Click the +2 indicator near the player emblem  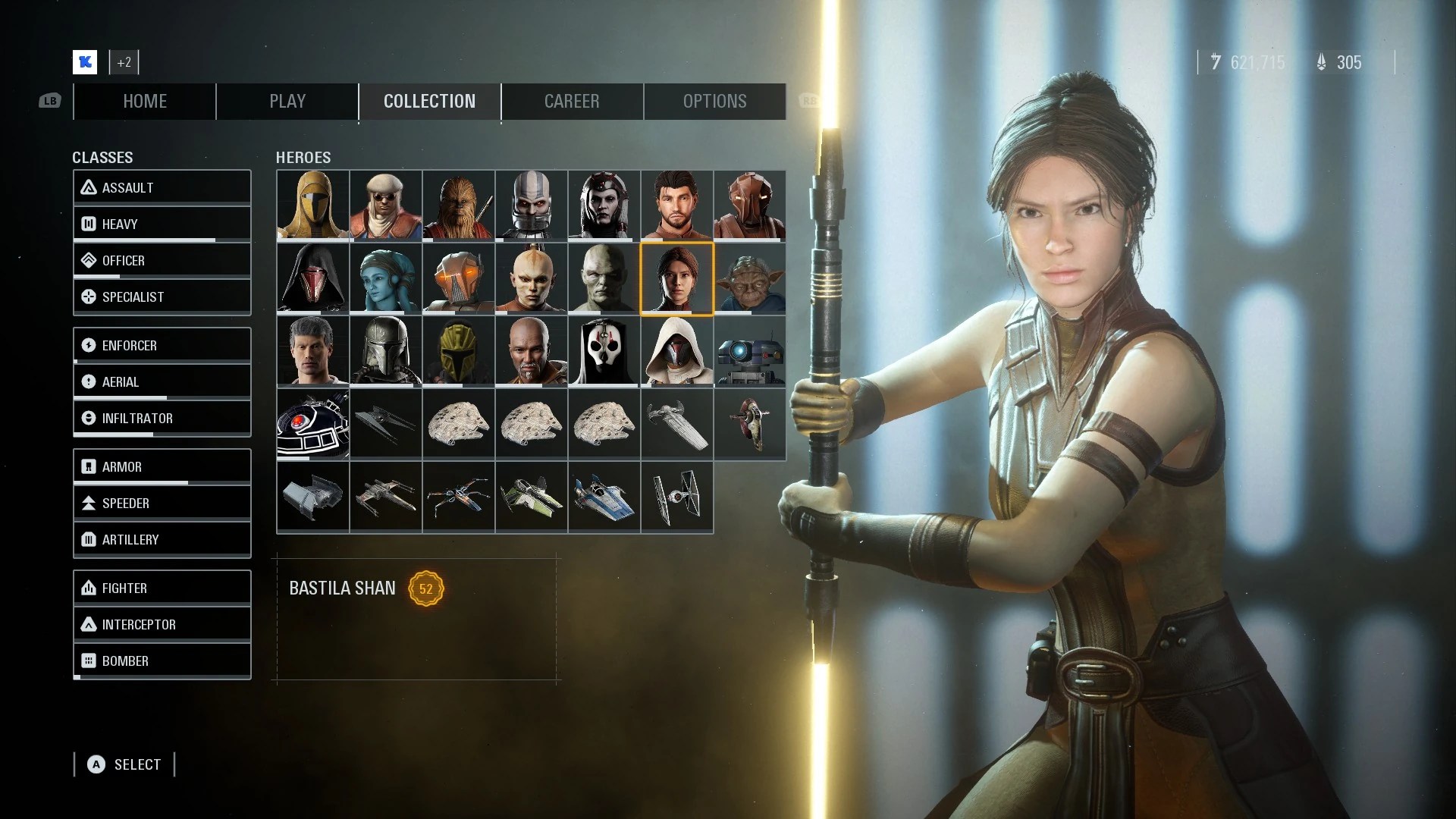point(124,62)
